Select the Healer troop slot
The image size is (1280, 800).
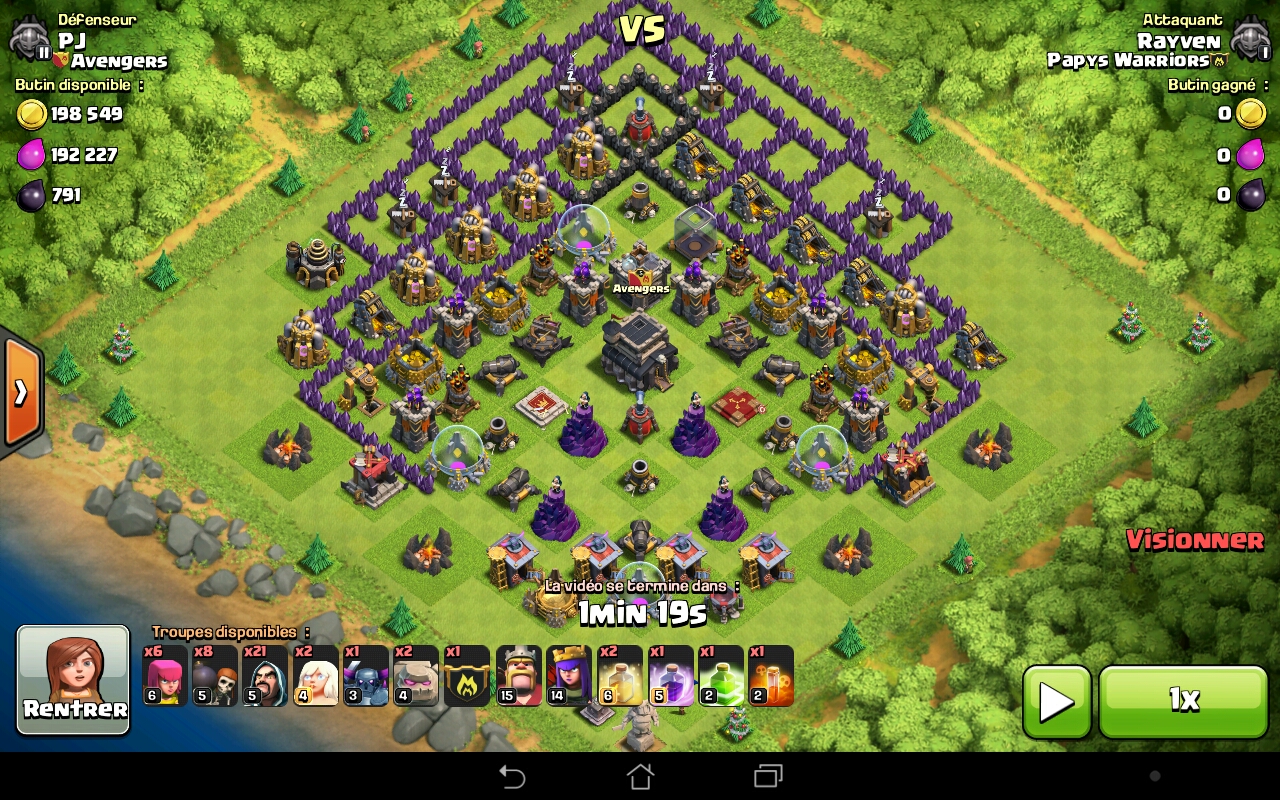coord(316,676)
